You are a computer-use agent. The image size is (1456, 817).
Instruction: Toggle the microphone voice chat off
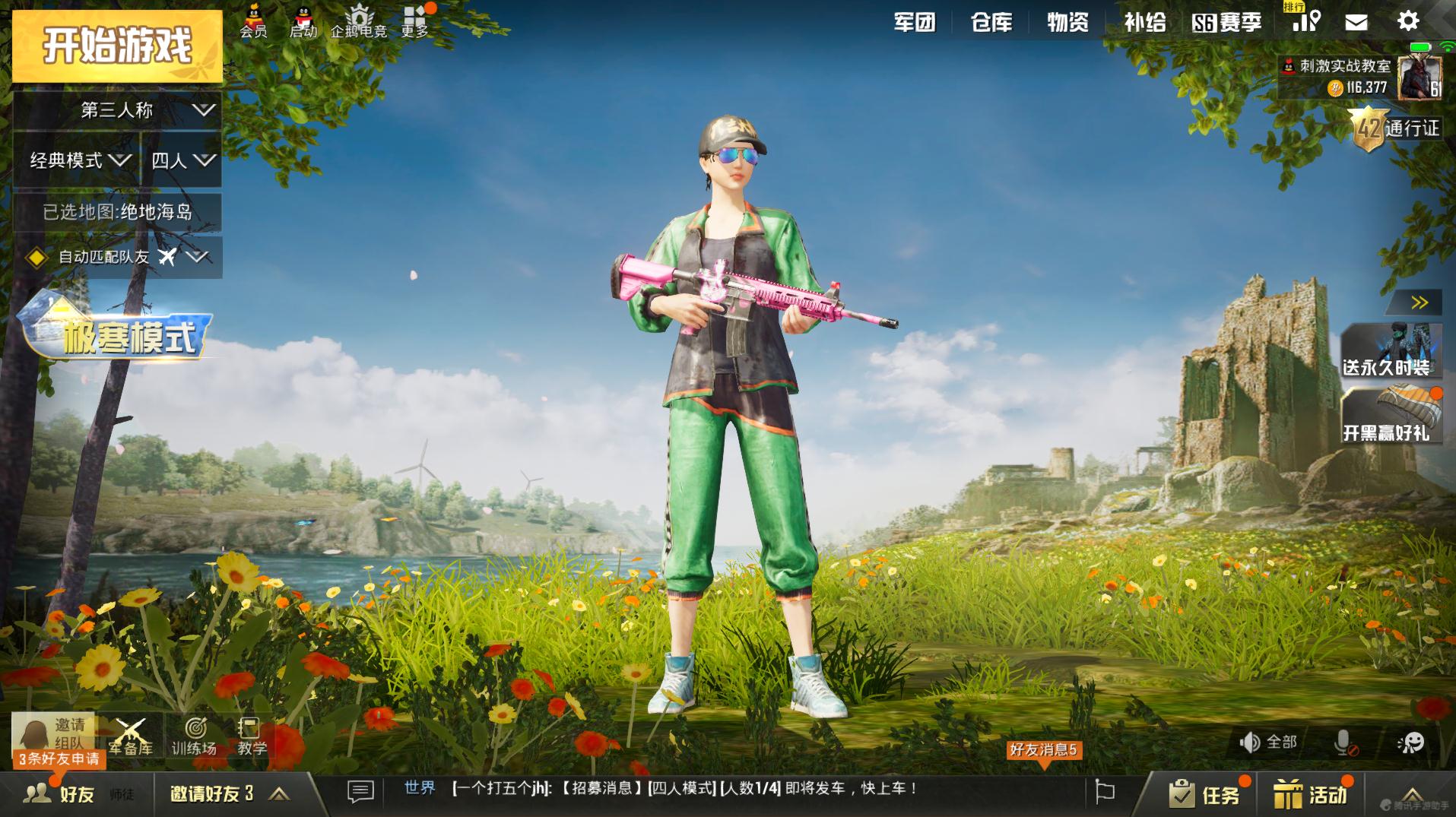click(x=1343, y=741)
